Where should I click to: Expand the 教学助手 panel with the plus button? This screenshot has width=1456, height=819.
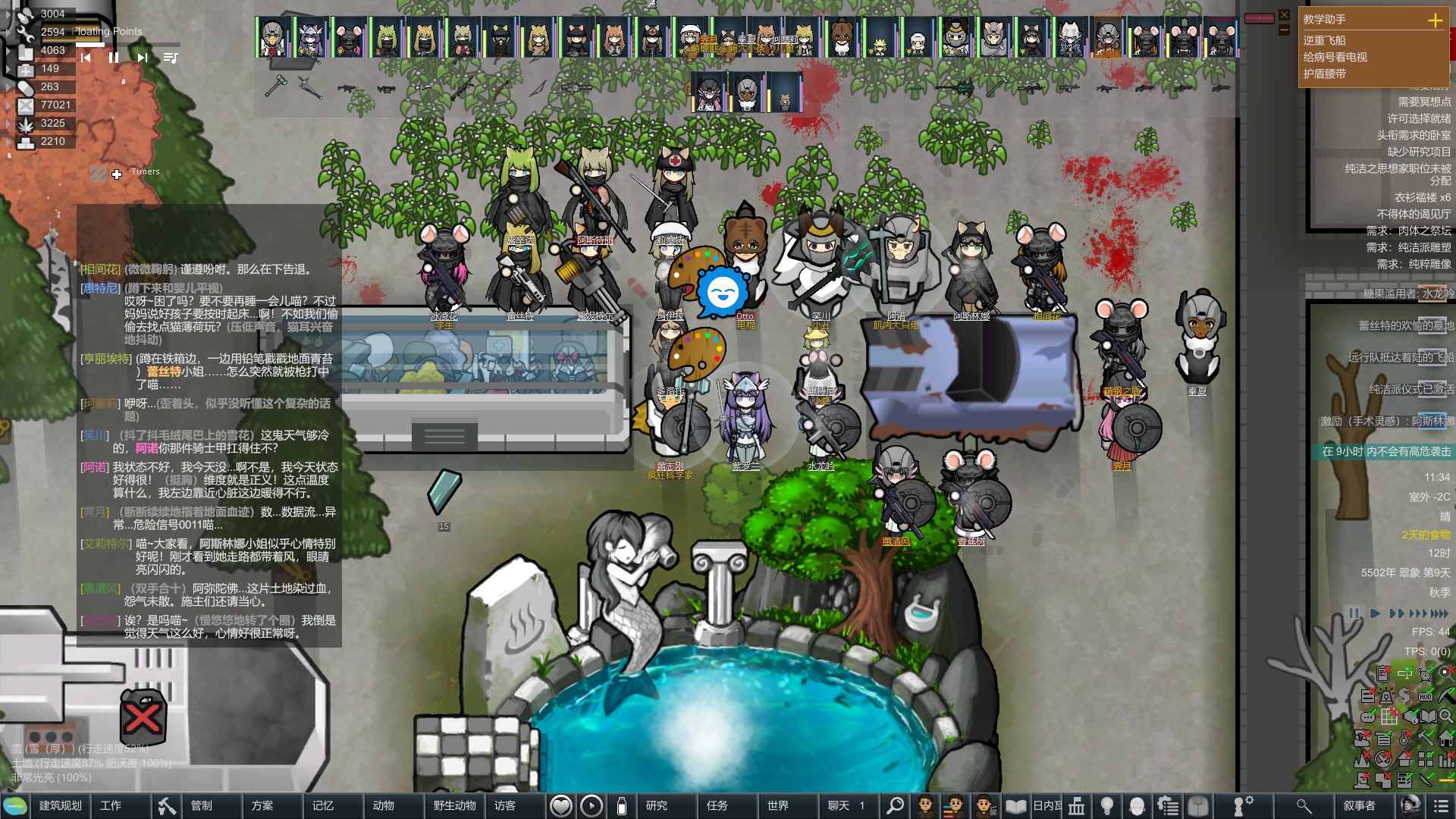point(1435,20)
